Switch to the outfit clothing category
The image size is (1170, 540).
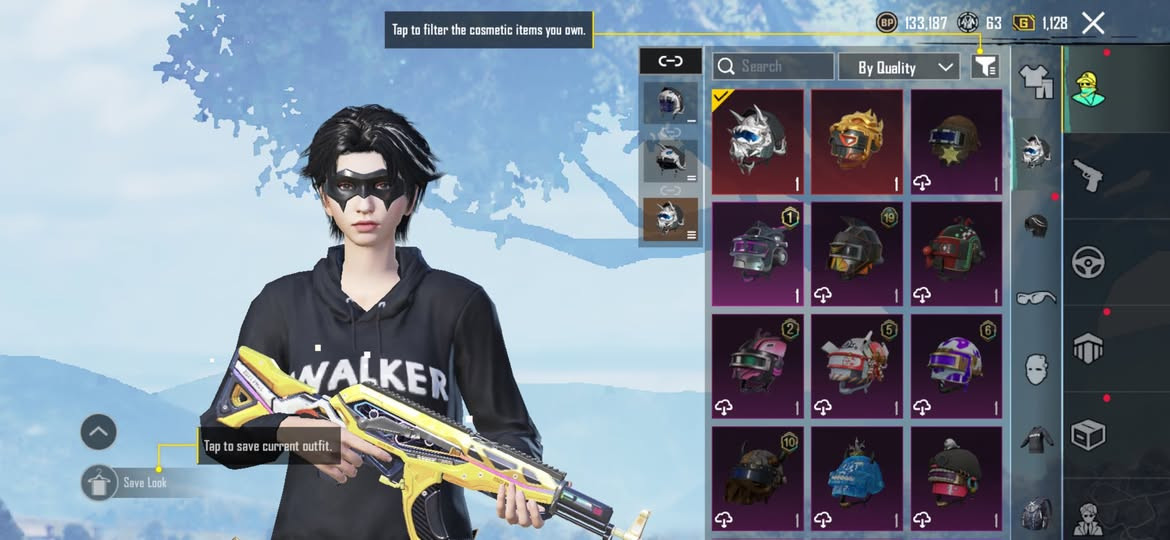(x=1036, y=80)
